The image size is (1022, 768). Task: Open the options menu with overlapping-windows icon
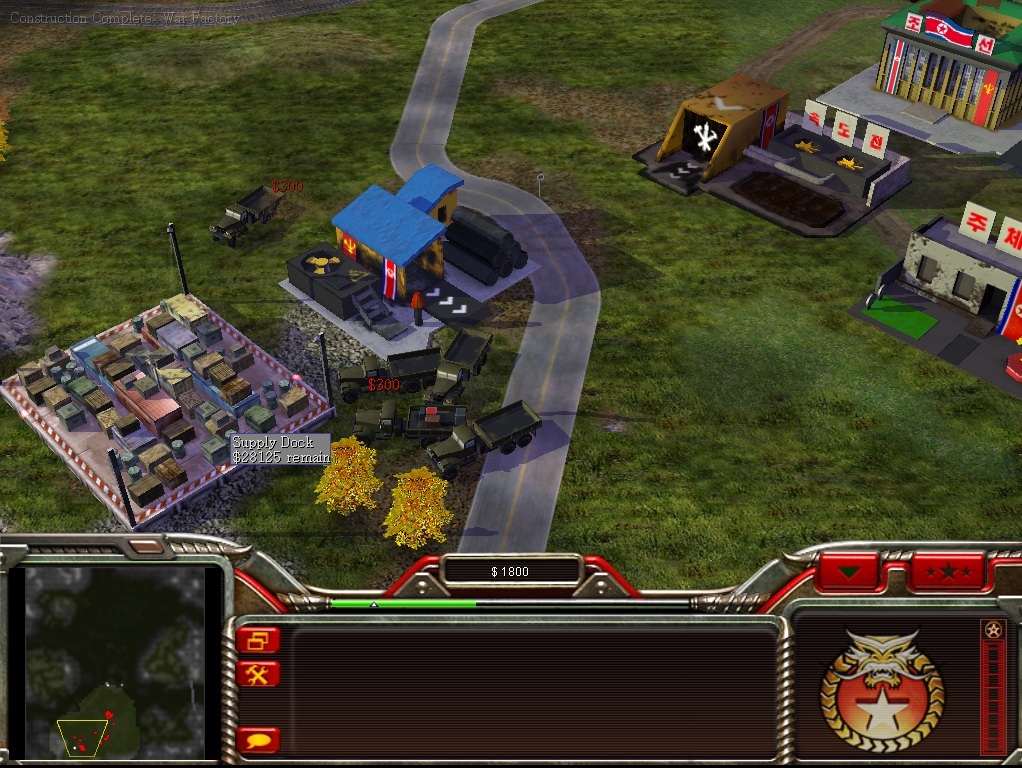(259, 640)
